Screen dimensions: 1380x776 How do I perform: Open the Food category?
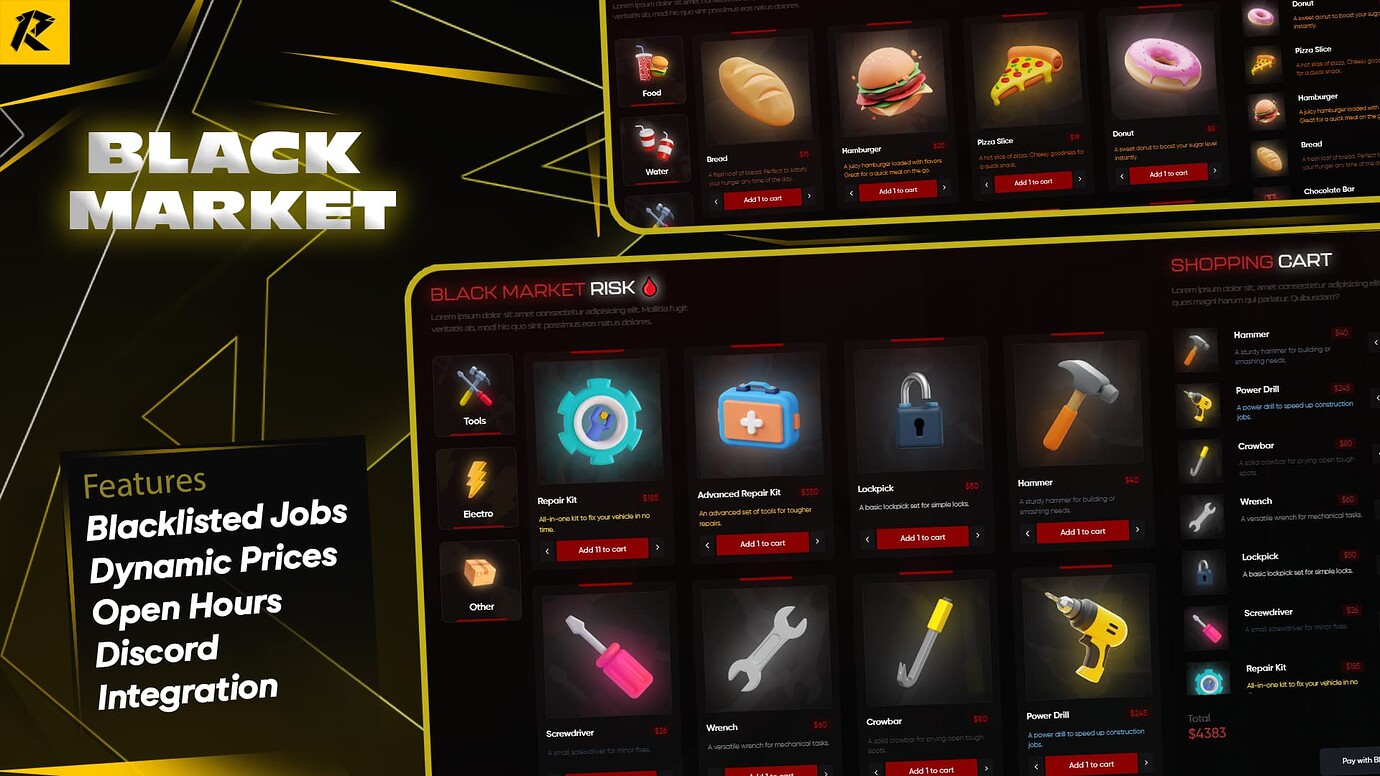[652, 68]
